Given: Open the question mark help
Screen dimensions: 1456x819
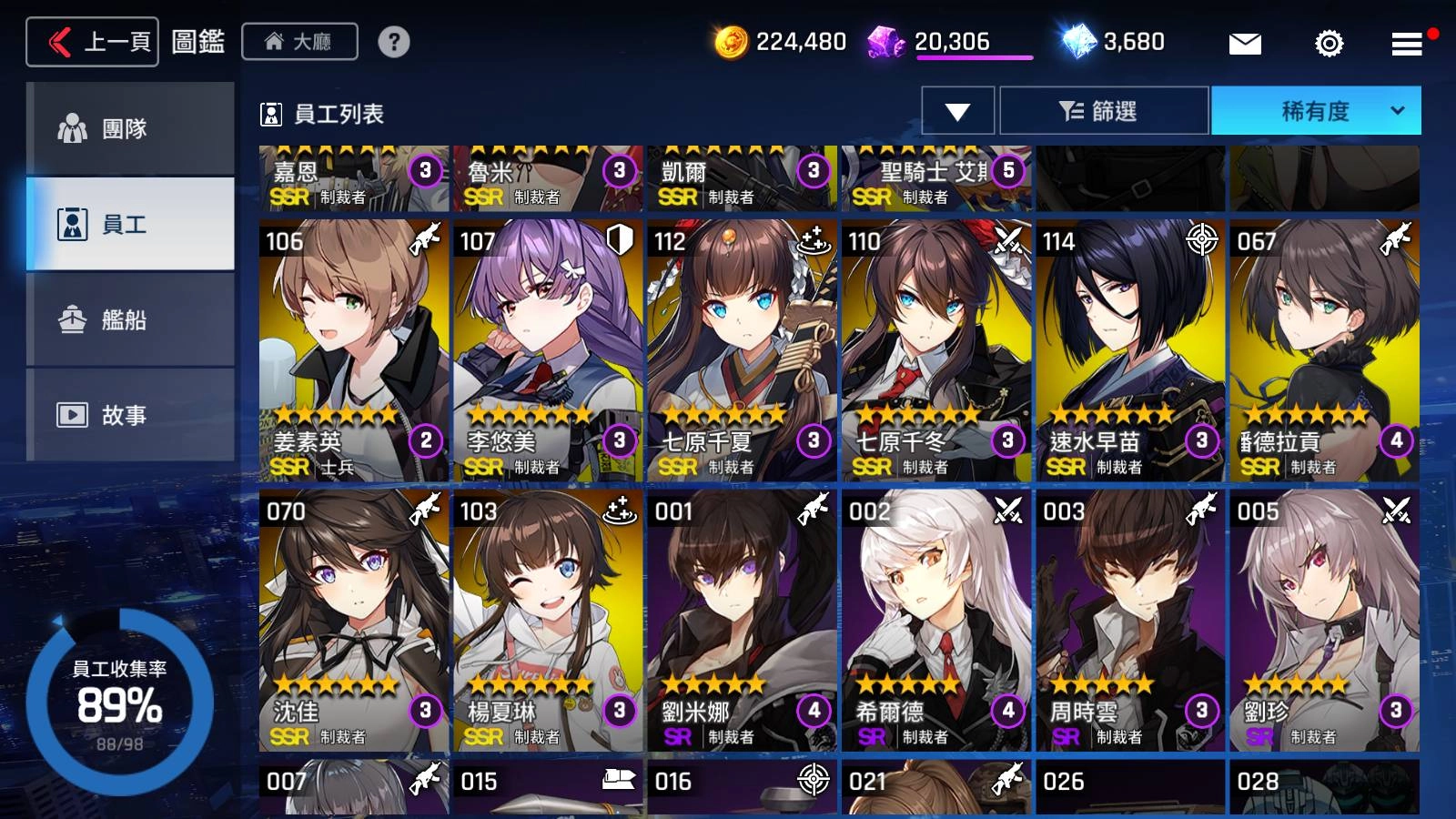Looking at the screenshot, I should [x=394, y=42].
